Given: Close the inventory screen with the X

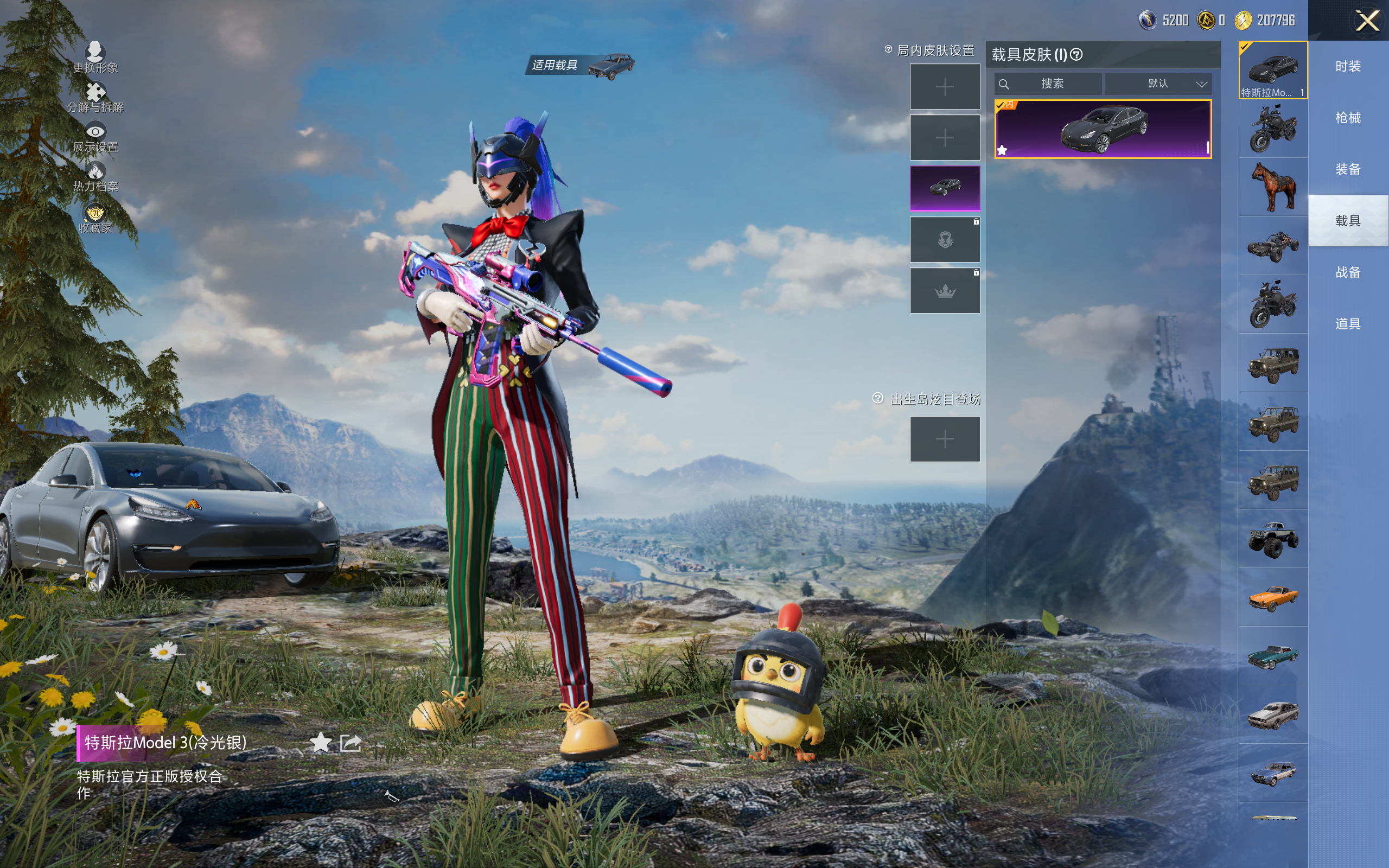Looking at the screenshot, I should 1367,21.
